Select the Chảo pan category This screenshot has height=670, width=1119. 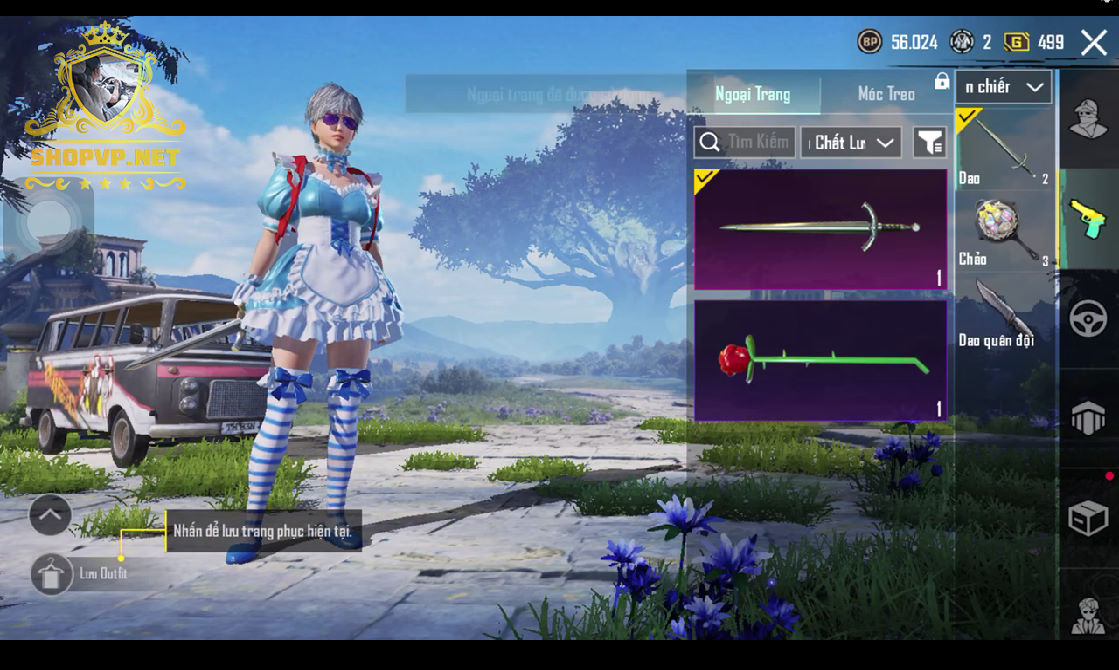(1004, 230)
